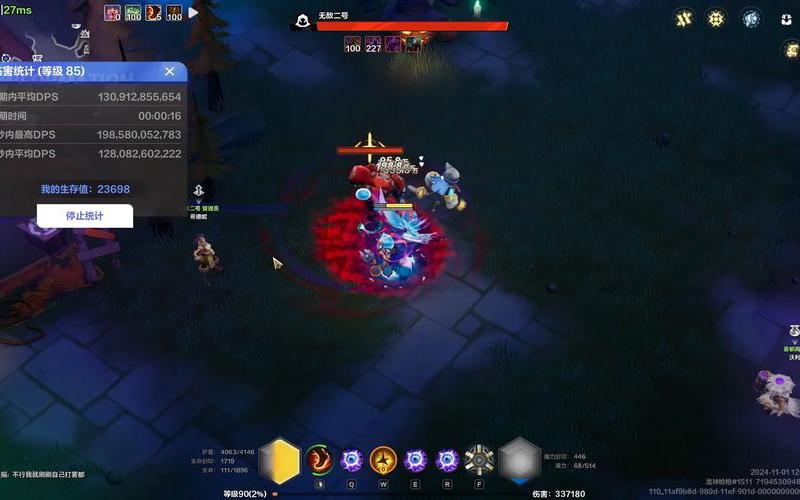The width and height of the screenshot is (800, 500).
Task: Cast the purple orb E skill
Action: click(415, 460)
